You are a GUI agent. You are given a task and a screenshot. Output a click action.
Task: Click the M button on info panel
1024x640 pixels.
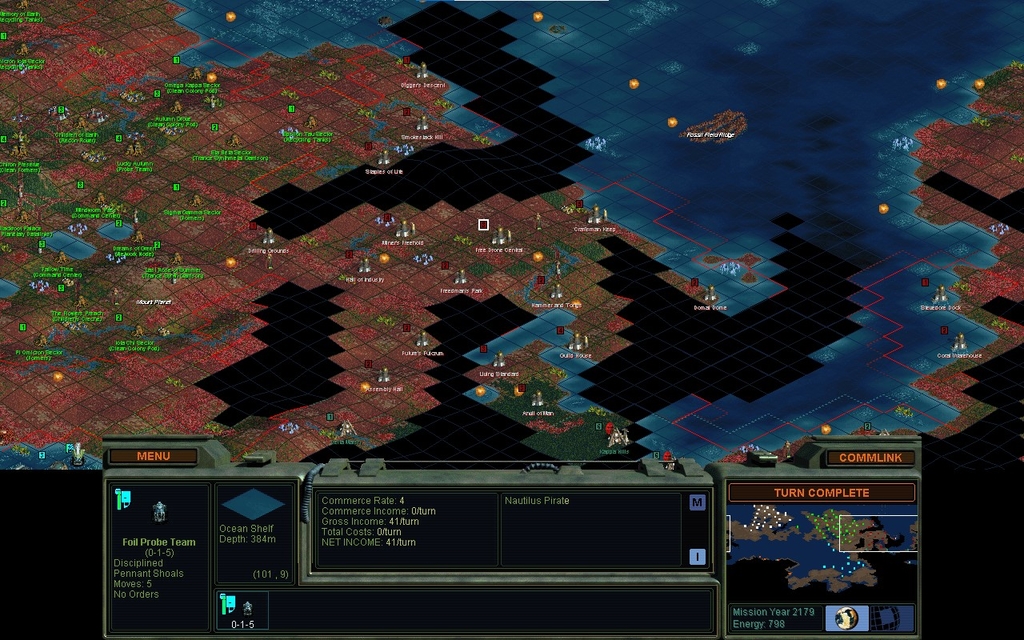click(697, 503)
